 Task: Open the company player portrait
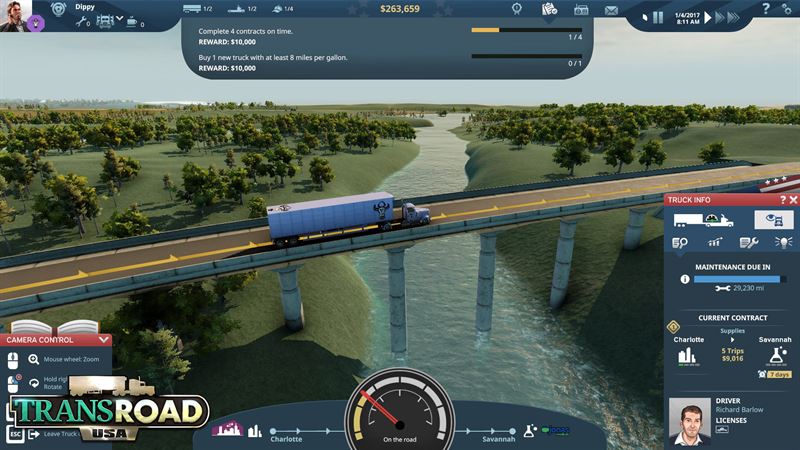point(14,14)
